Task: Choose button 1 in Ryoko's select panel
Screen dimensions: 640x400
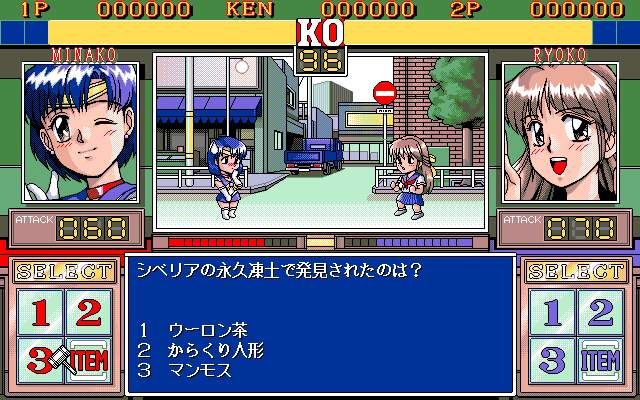Action: click(x=552, y=313)
